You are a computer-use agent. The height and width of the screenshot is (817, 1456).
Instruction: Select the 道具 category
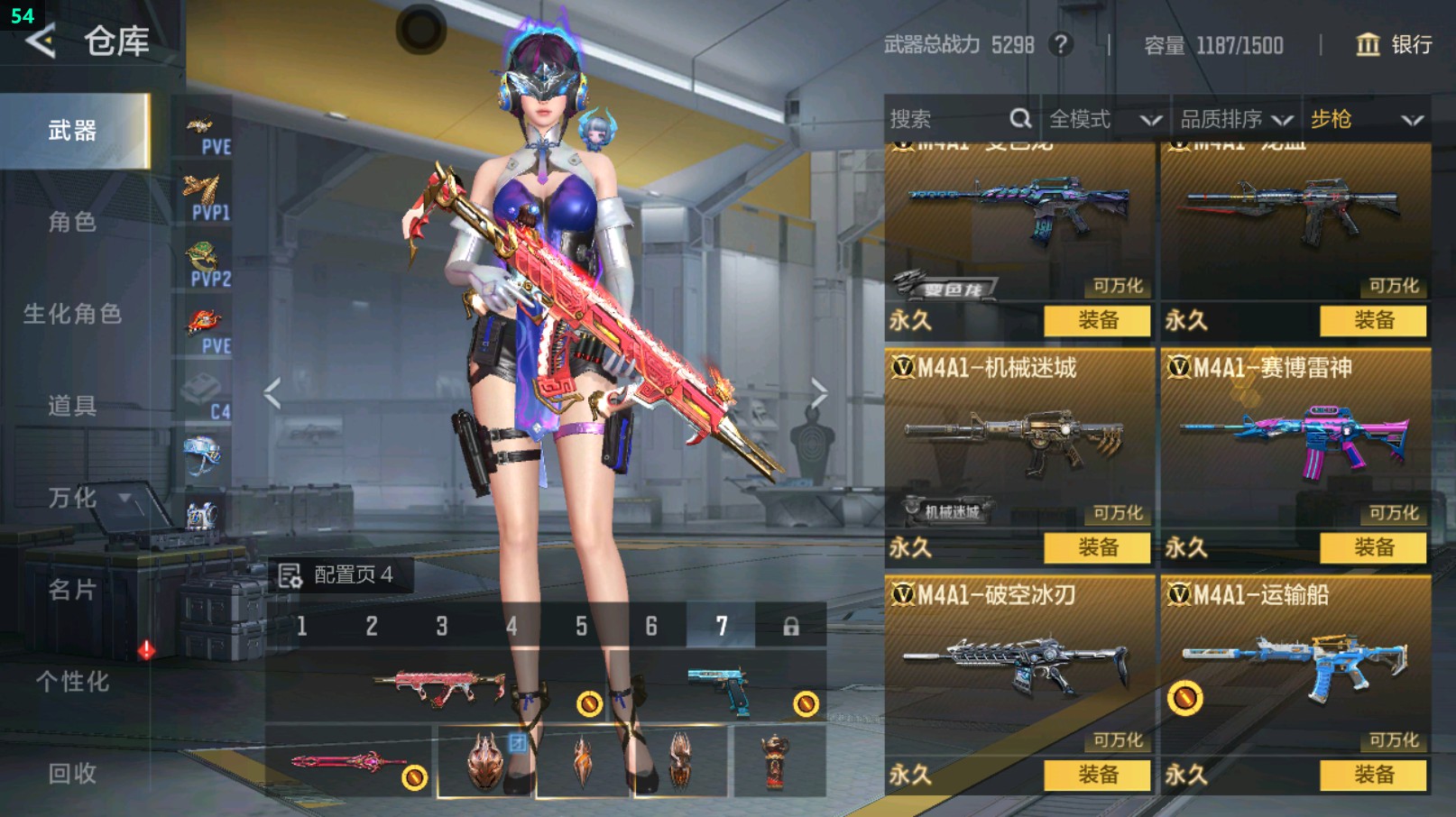click(72, 406)
